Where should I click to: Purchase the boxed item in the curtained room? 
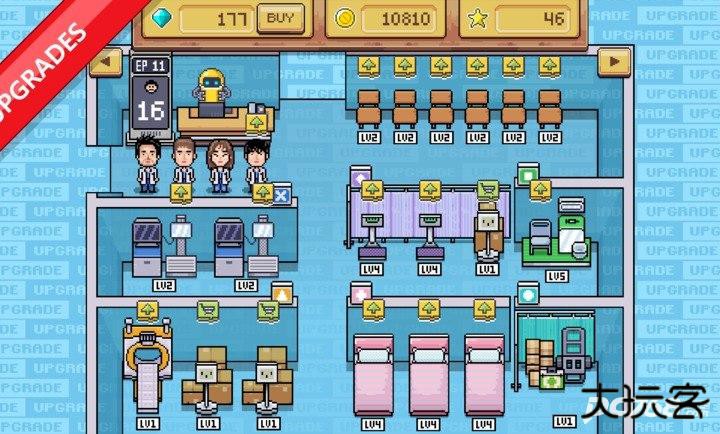pyautogui.click(x=488, y=189)
